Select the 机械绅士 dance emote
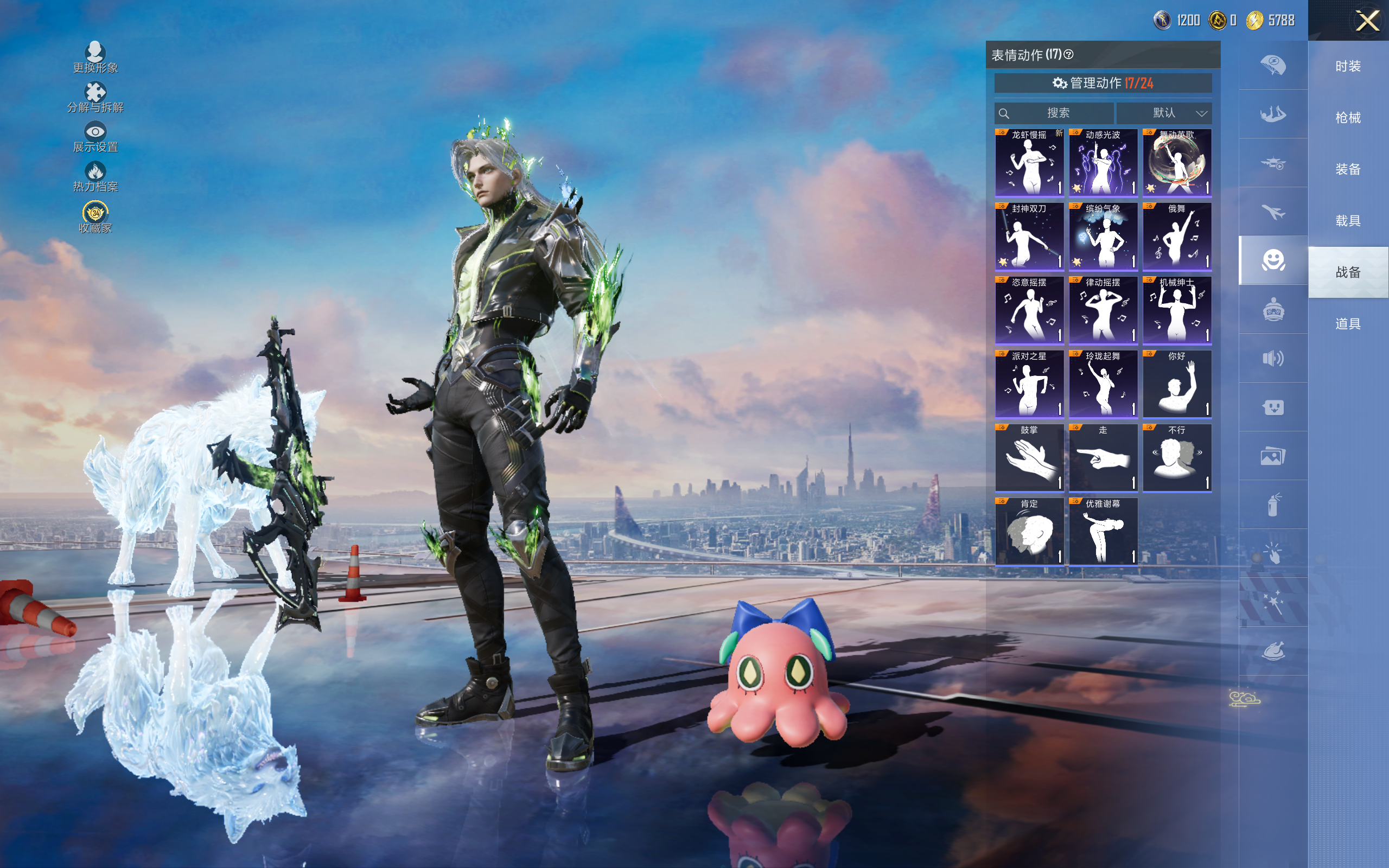The height and width of the screenshot is (868, 1389). [x=1177, y=310]
